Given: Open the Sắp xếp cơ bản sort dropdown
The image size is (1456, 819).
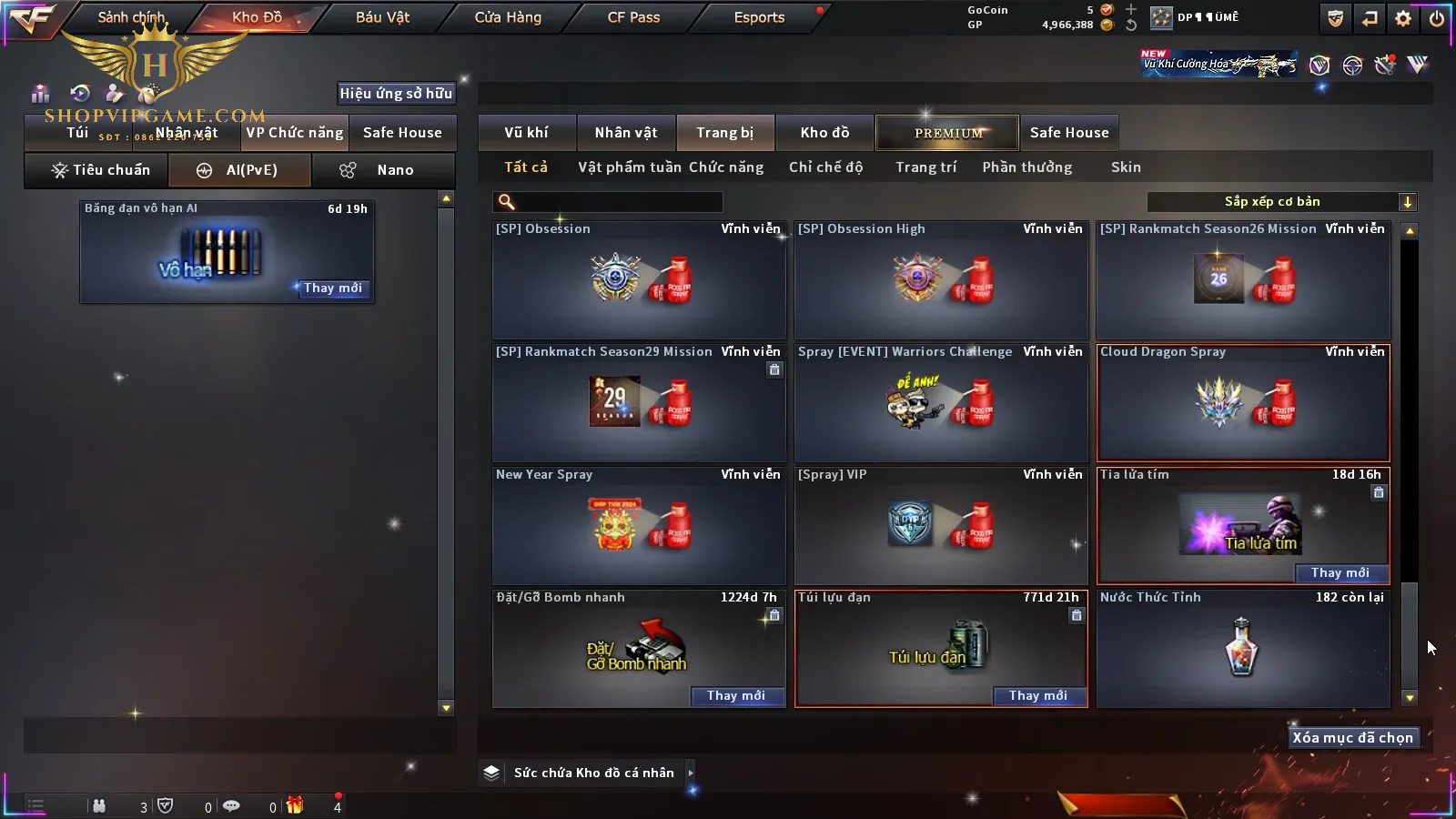Looking at the screenshot, I should click(x=1281, y=202).
